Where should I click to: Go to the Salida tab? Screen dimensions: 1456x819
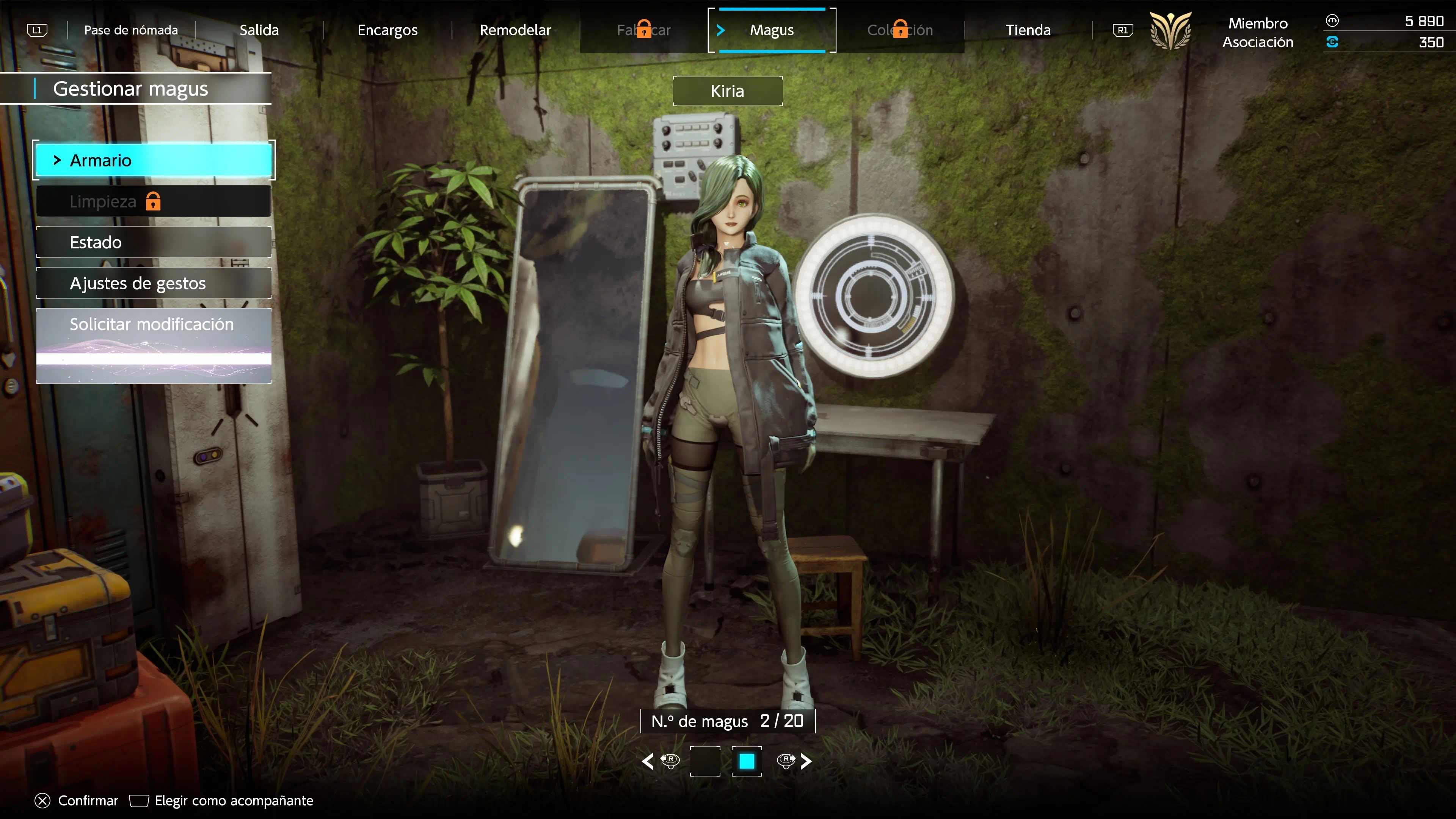click(x=259, y=30)
